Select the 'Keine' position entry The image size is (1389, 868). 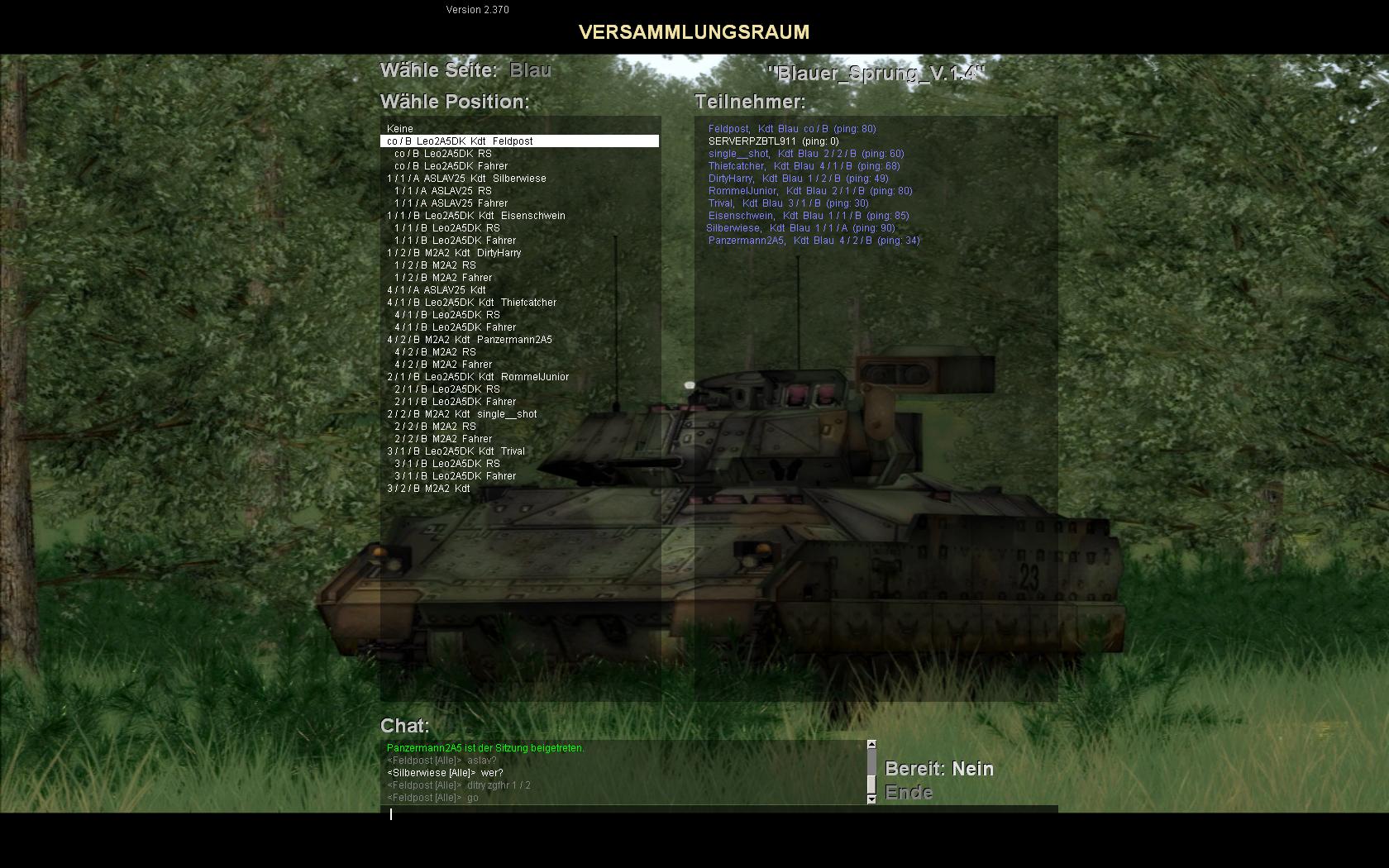point(400,129)
